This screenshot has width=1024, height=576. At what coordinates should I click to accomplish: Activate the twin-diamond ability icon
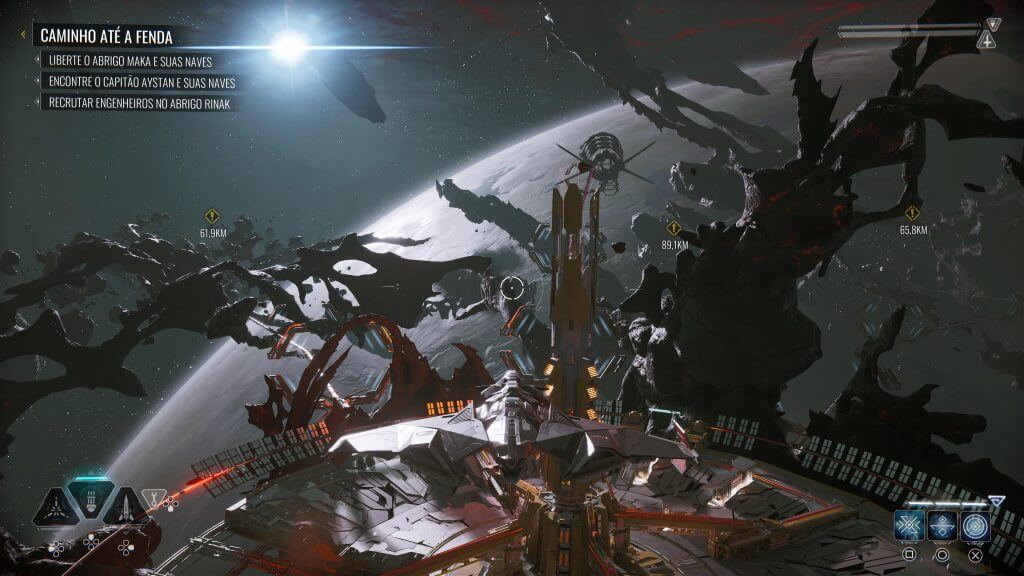pos(941,525)
